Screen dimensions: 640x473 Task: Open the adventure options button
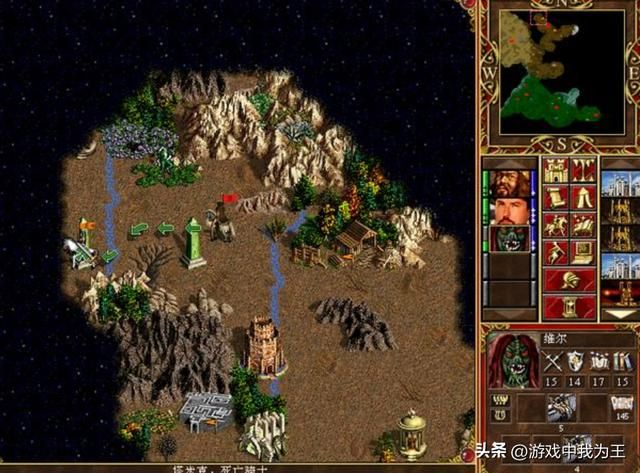tap(554, 252)
